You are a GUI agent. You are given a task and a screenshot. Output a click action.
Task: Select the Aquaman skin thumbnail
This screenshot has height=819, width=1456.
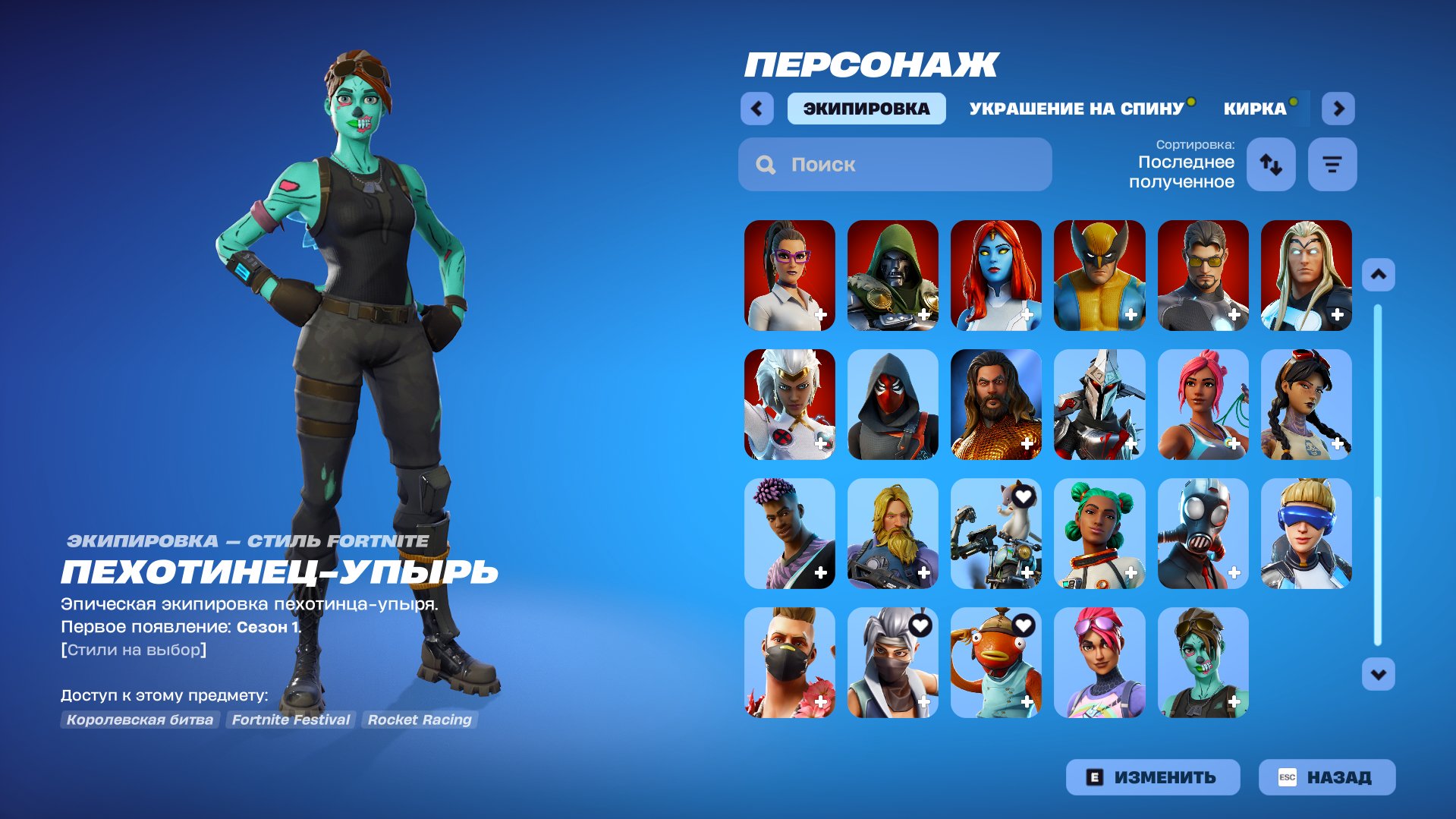click(x=995, y=405)
